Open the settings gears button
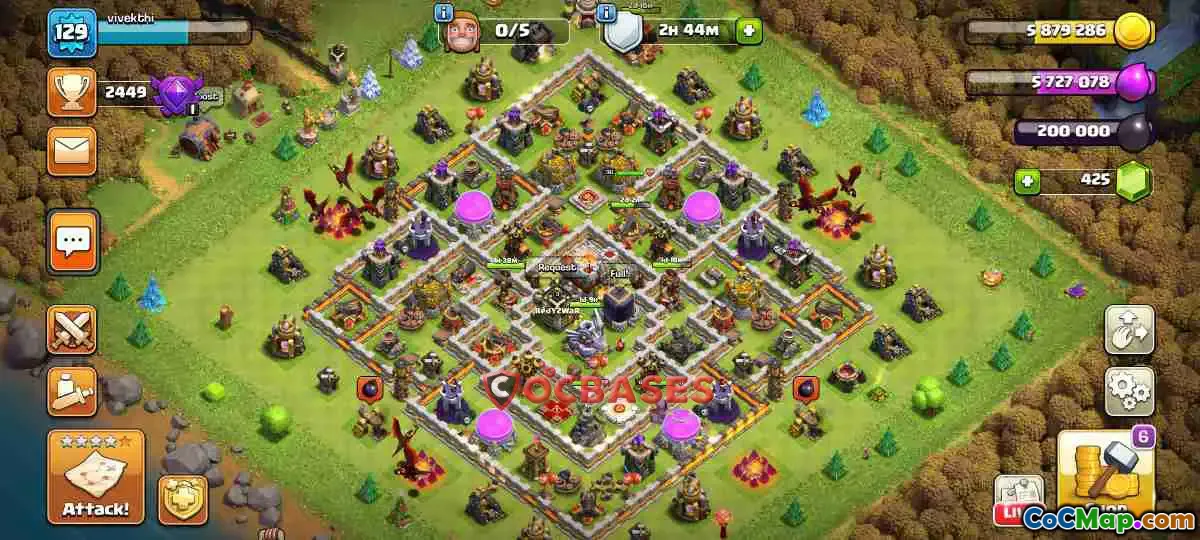The height and width of the screenshot is (540, 1200). click(x=1129, y=391)
